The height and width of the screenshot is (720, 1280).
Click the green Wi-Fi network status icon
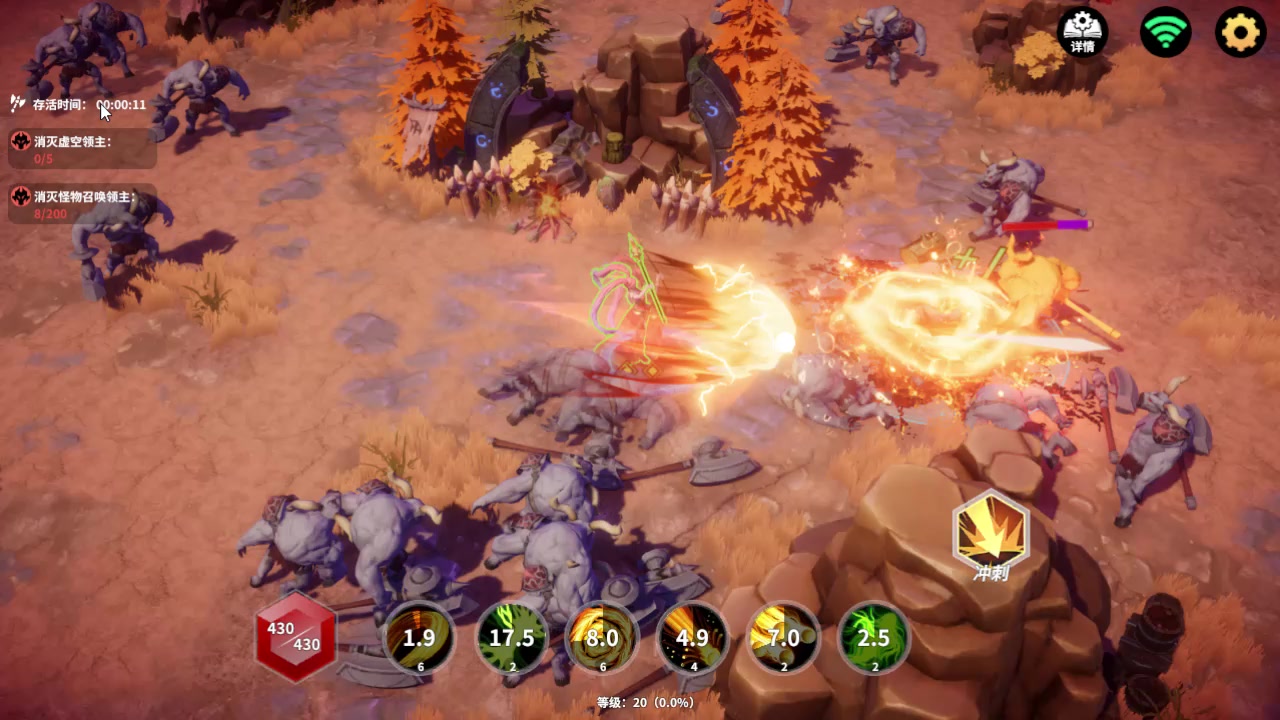tap(1165, 32)
